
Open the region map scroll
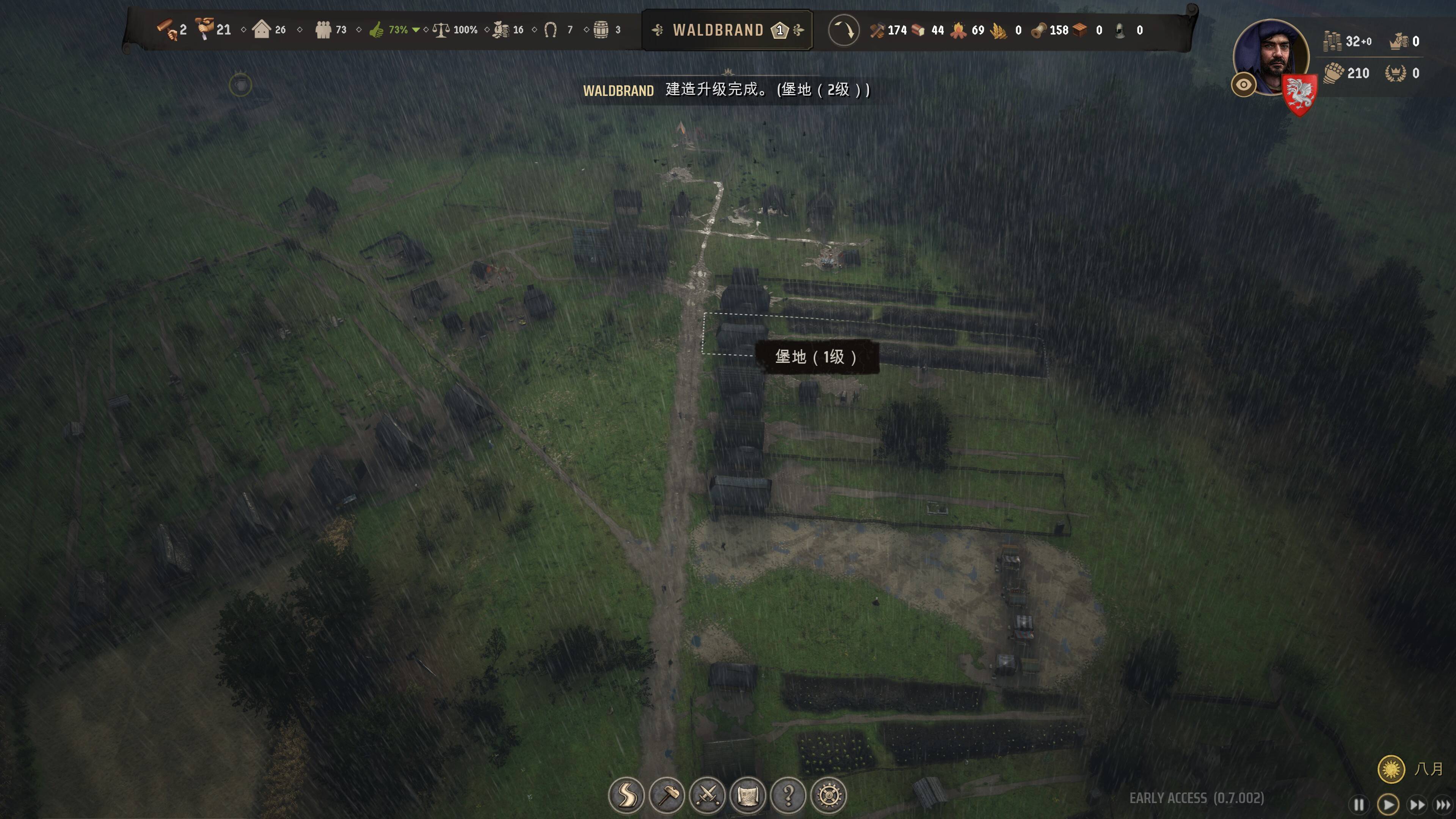coord(748,795)
